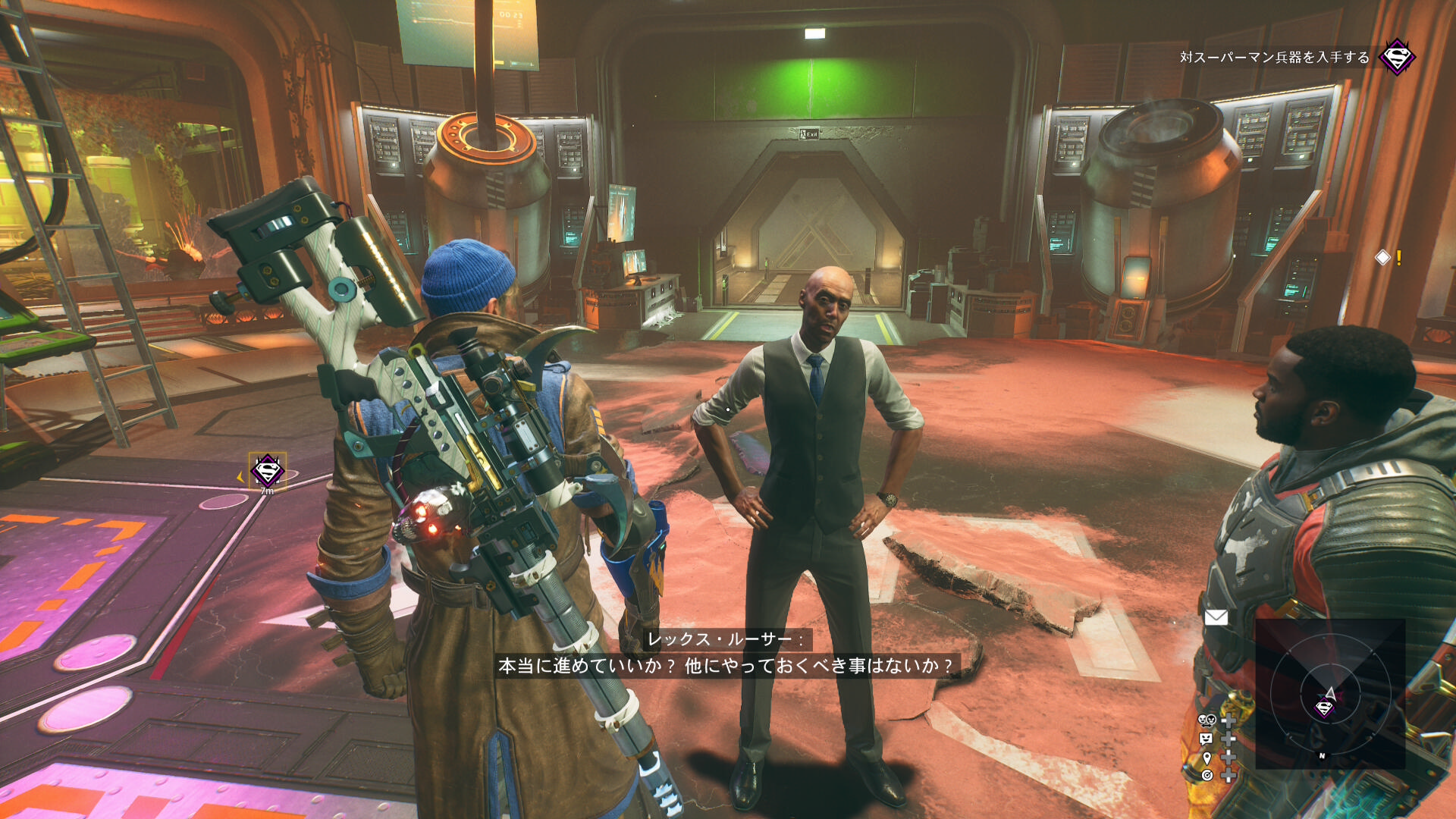Image resolution: width=1456 pixels, height=819 pixels.
Task: Click the Superman objective marker on minimap
Action: click(1324, 708)
